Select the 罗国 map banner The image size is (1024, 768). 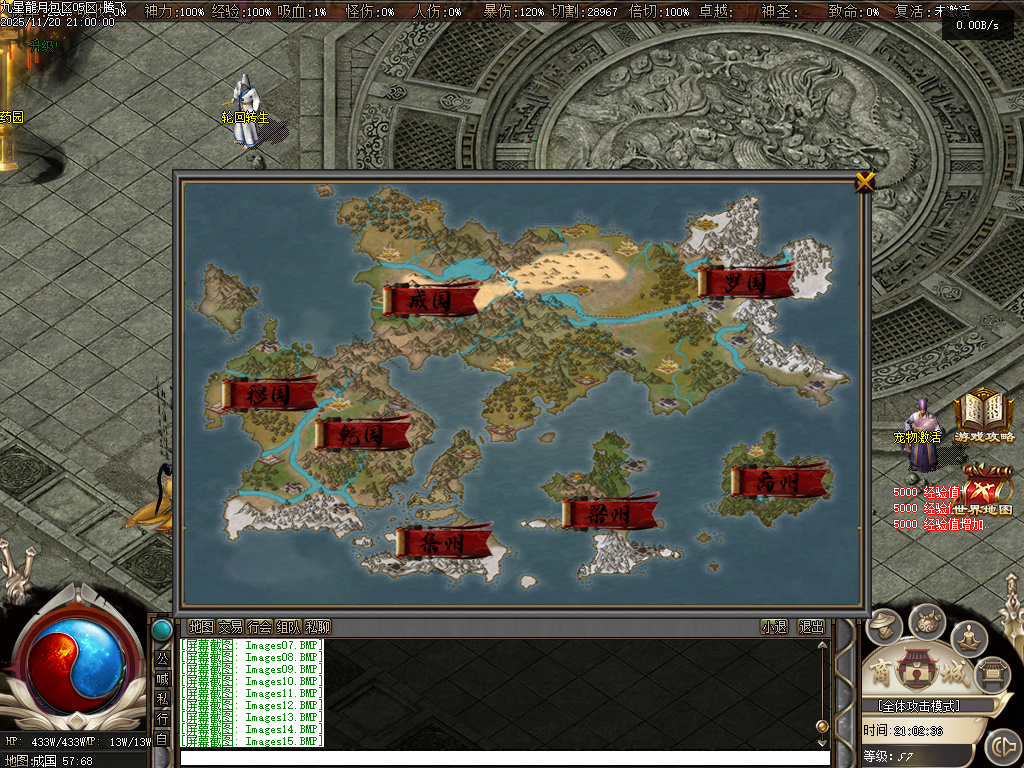(x=746, y=282)
